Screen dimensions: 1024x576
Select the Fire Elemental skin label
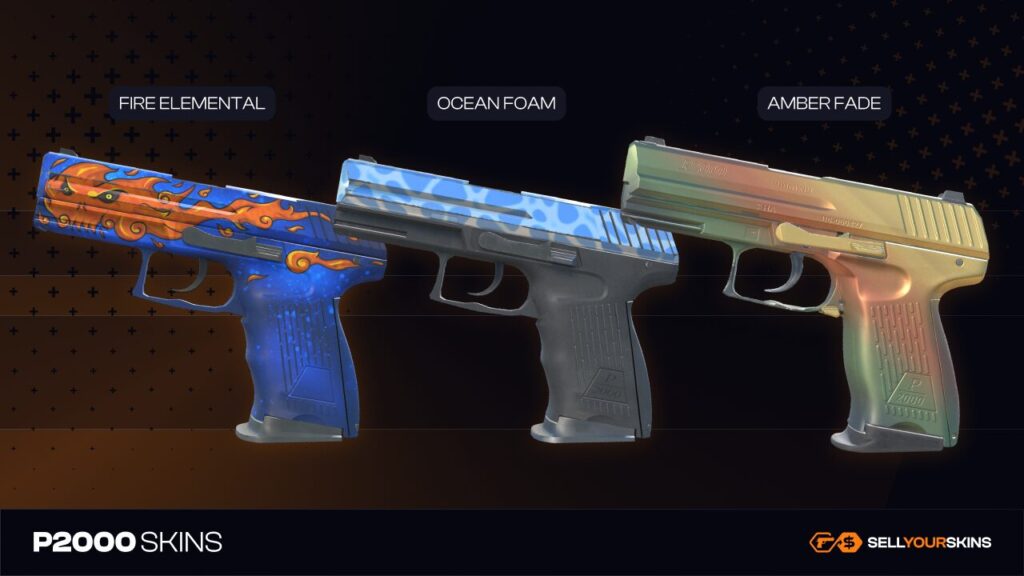pyautogui.click(x=191, y=103)
